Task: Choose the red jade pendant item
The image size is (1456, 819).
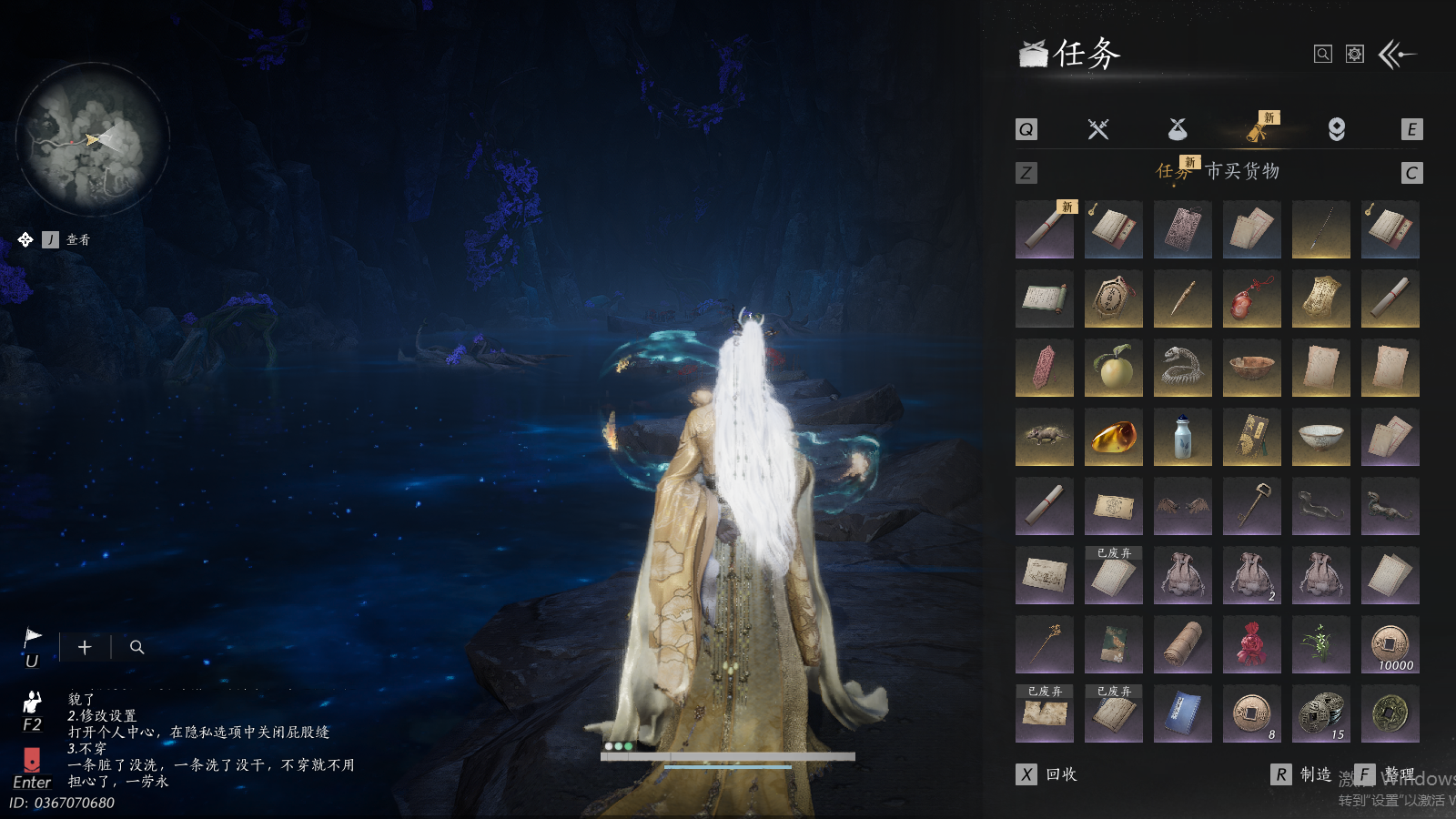Action: coord(1251,298)
